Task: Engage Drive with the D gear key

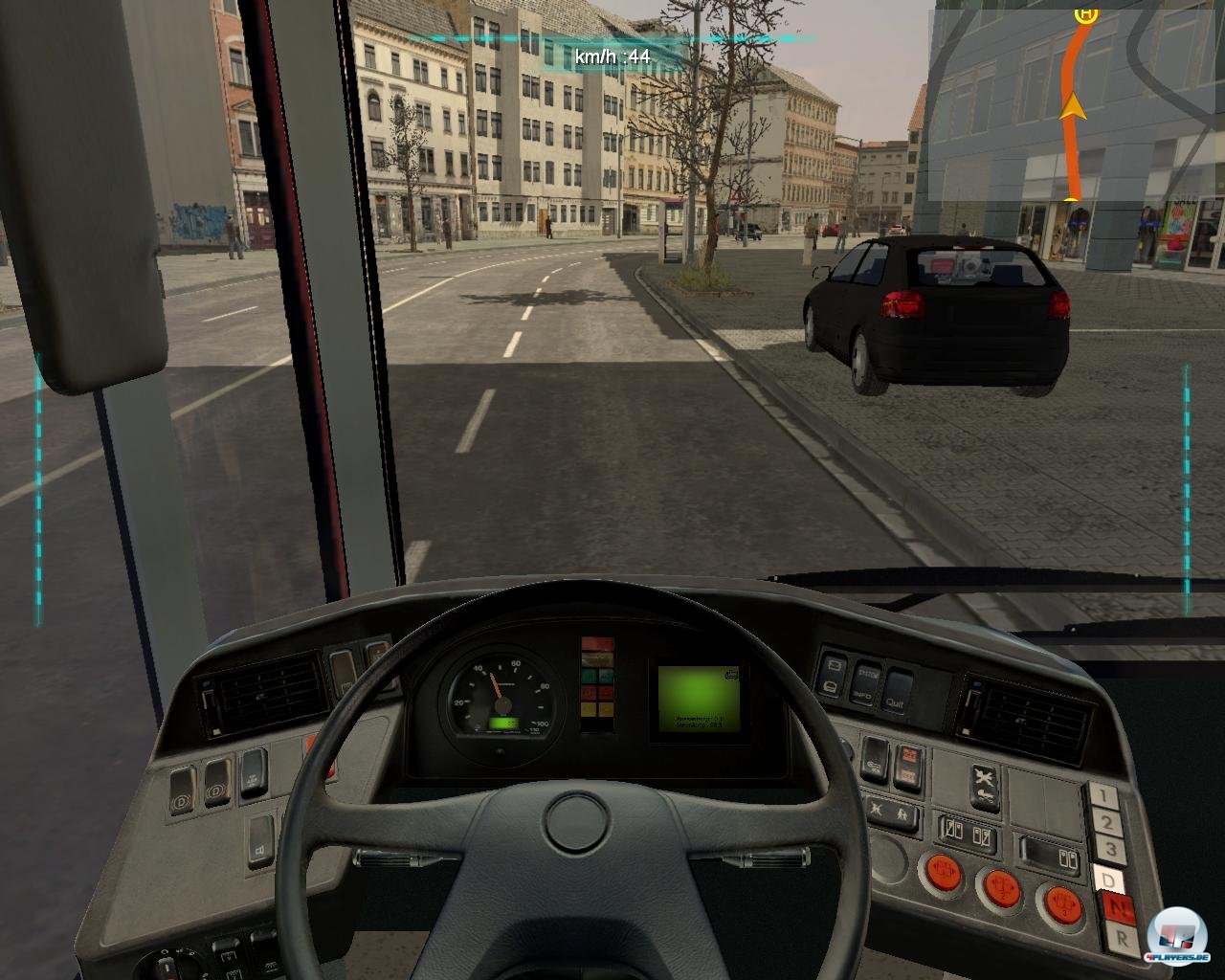Action: point(1108,879)
